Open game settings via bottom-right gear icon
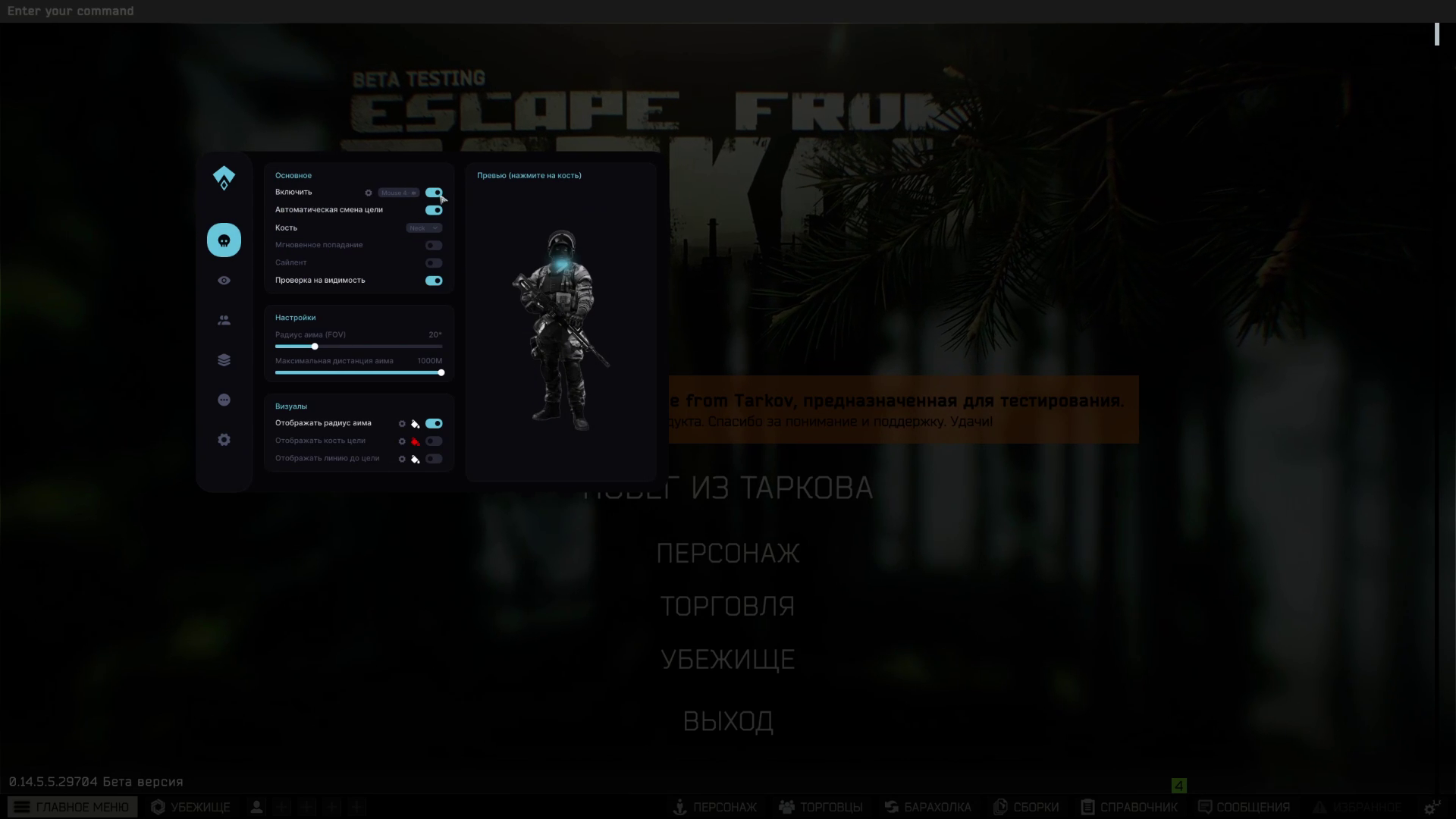1456x819 pixels. (1432, 807)
